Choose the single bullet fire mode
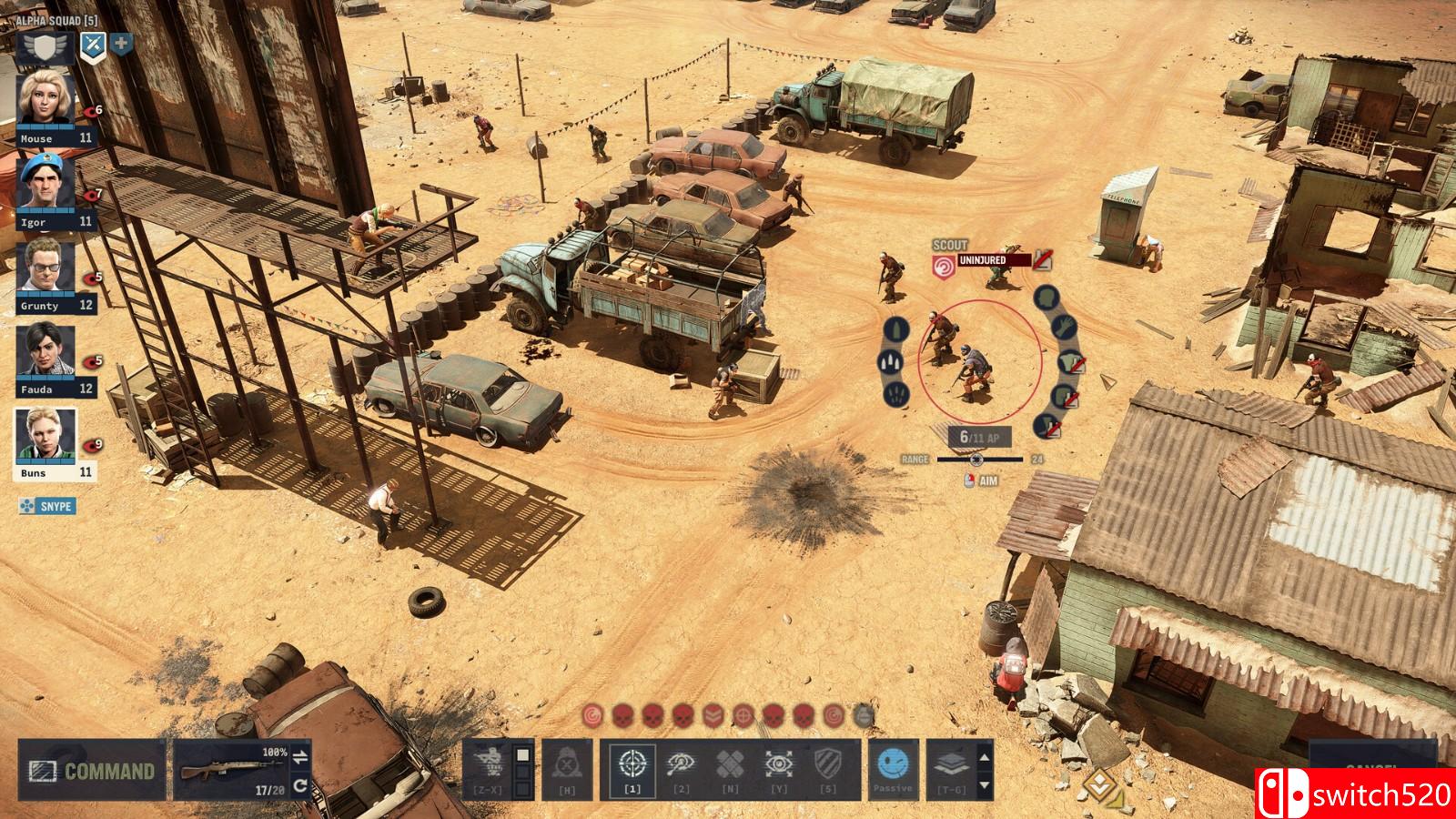This screenshot has width=1456, height=819. [896, 329]
